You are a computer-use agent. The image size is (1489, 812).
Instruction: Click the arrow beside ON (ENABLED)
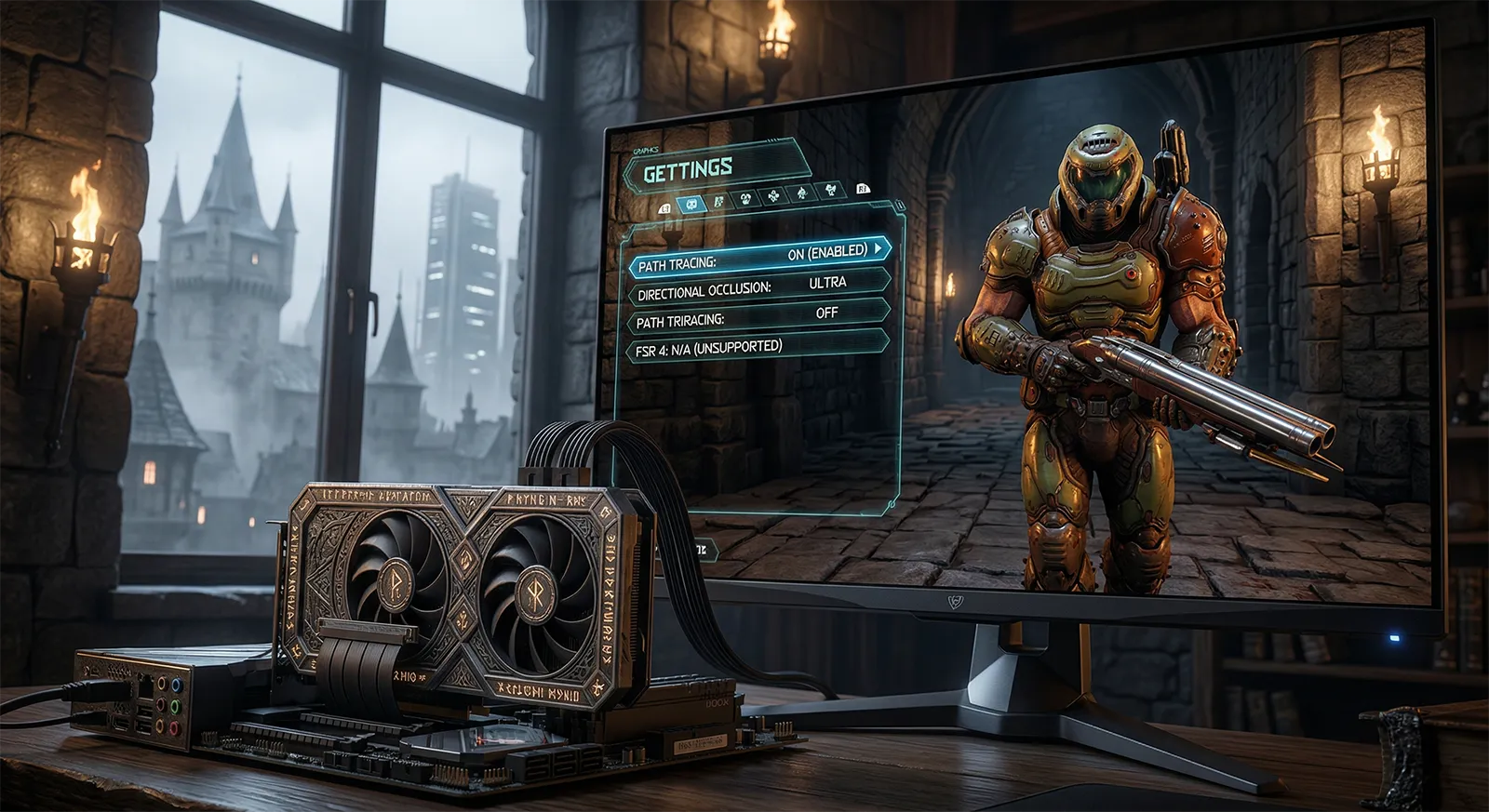tap(878, 248)
